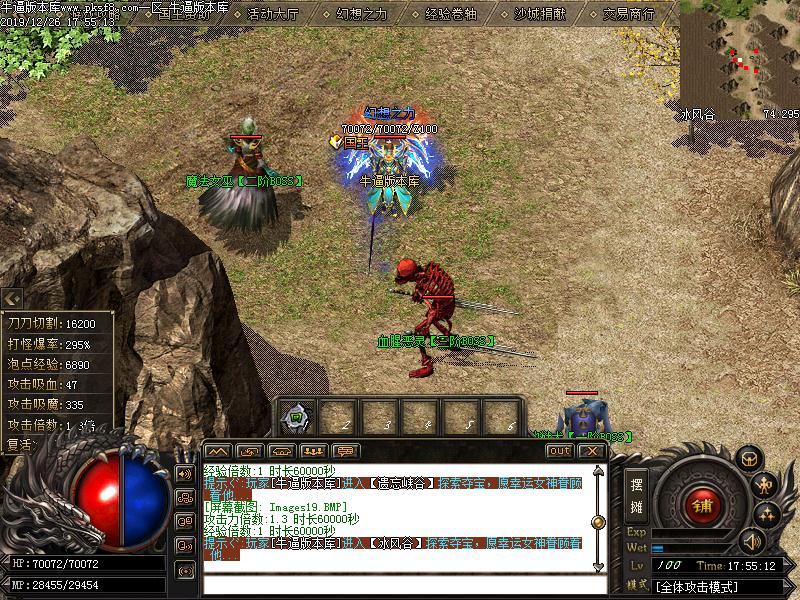Image resolution: width=800 pixels, height=600 pixels.
Task: Collapse the stats panel with the arrow
Action: (x=12, y=298)
